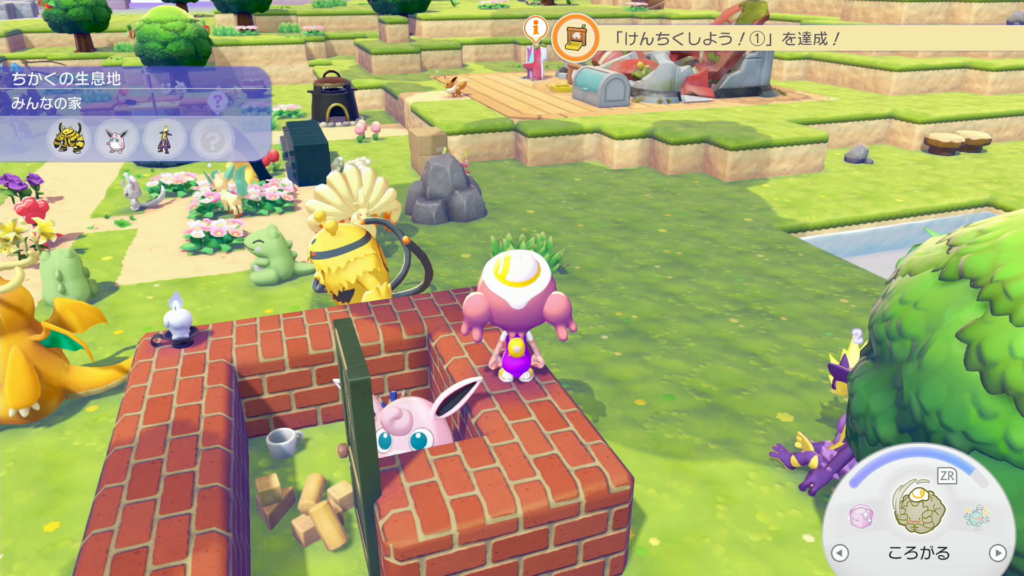The width and height of the screenshot is (1024, 576).
Task: Select the Wigglytuff habitat icon
Action: point(117,140)
